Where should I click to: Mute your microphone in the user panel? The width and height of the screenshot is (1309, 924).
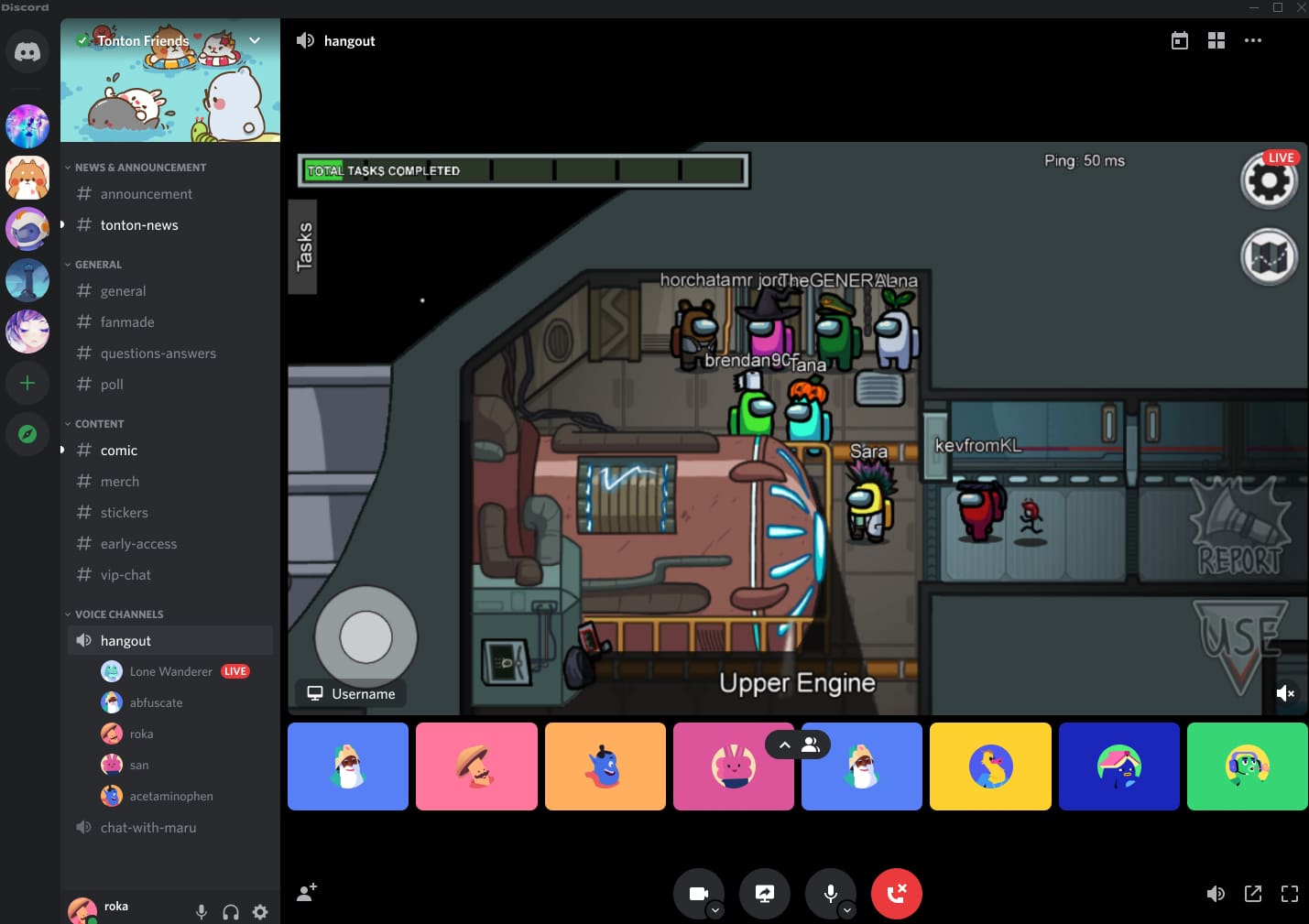[202, 912]
